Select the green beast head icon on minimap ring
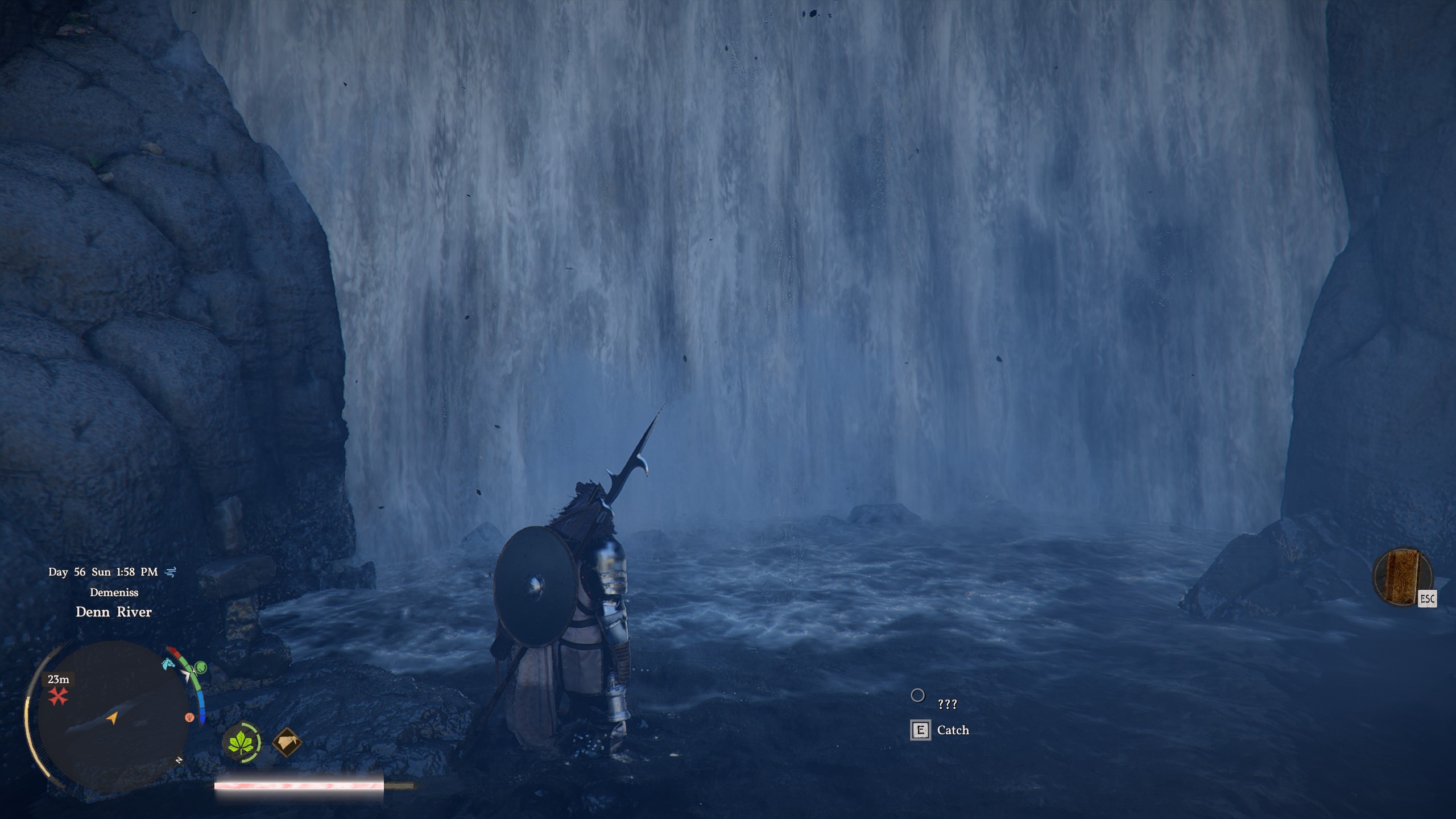Image resolution: width=1456 pixels, height=819 pixels. pos(201,667)
